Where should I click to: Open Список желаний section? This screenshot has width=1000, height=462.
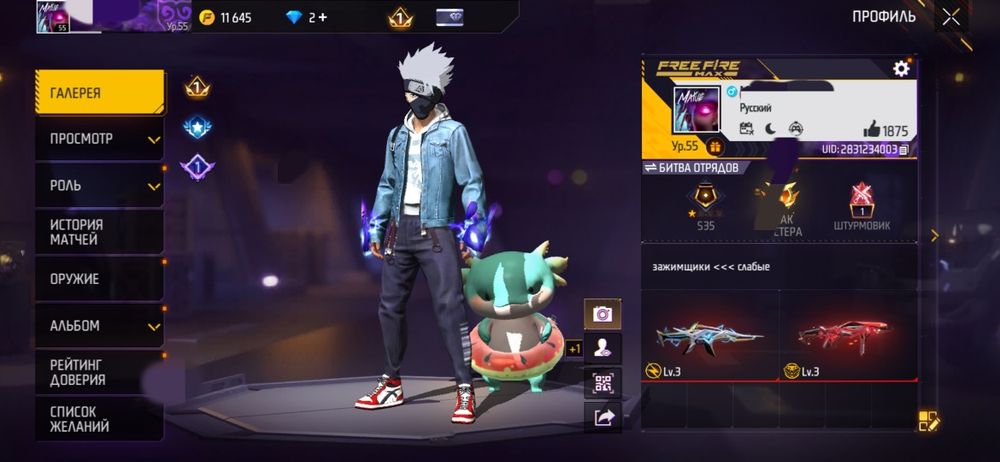[100, 419]
